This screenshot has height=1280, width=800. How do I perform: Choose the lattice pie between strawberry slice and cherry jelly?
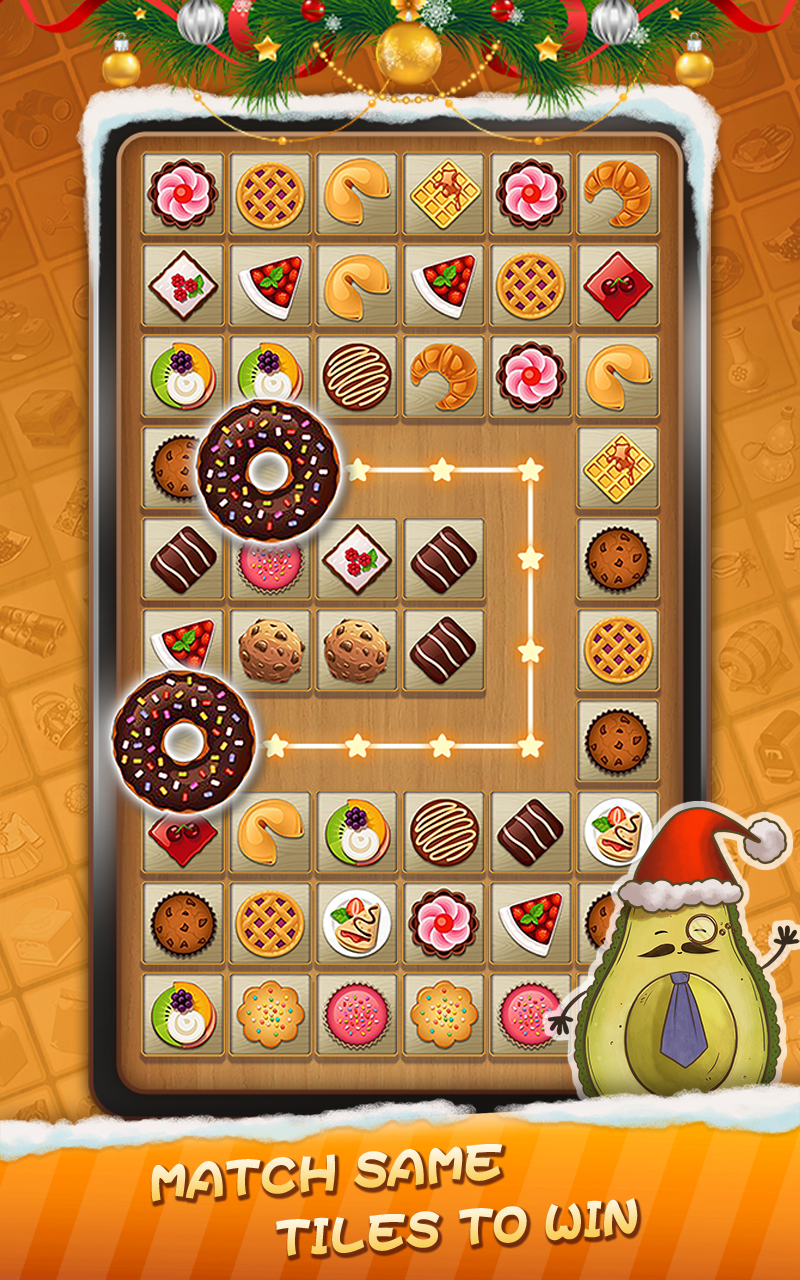click(531, 284)
